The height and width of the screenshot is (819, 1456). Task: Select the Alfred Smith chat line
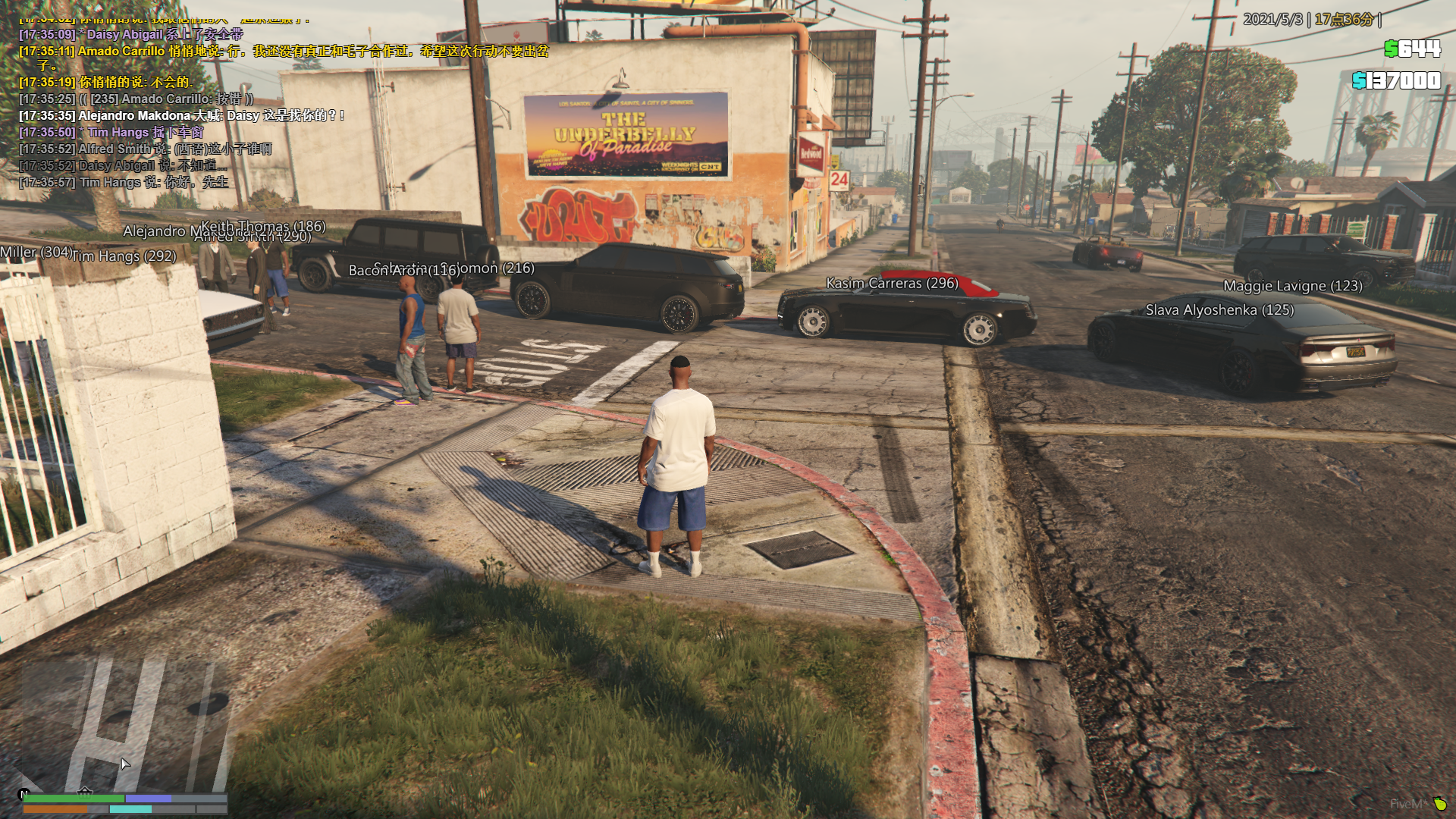click(145, 149)
